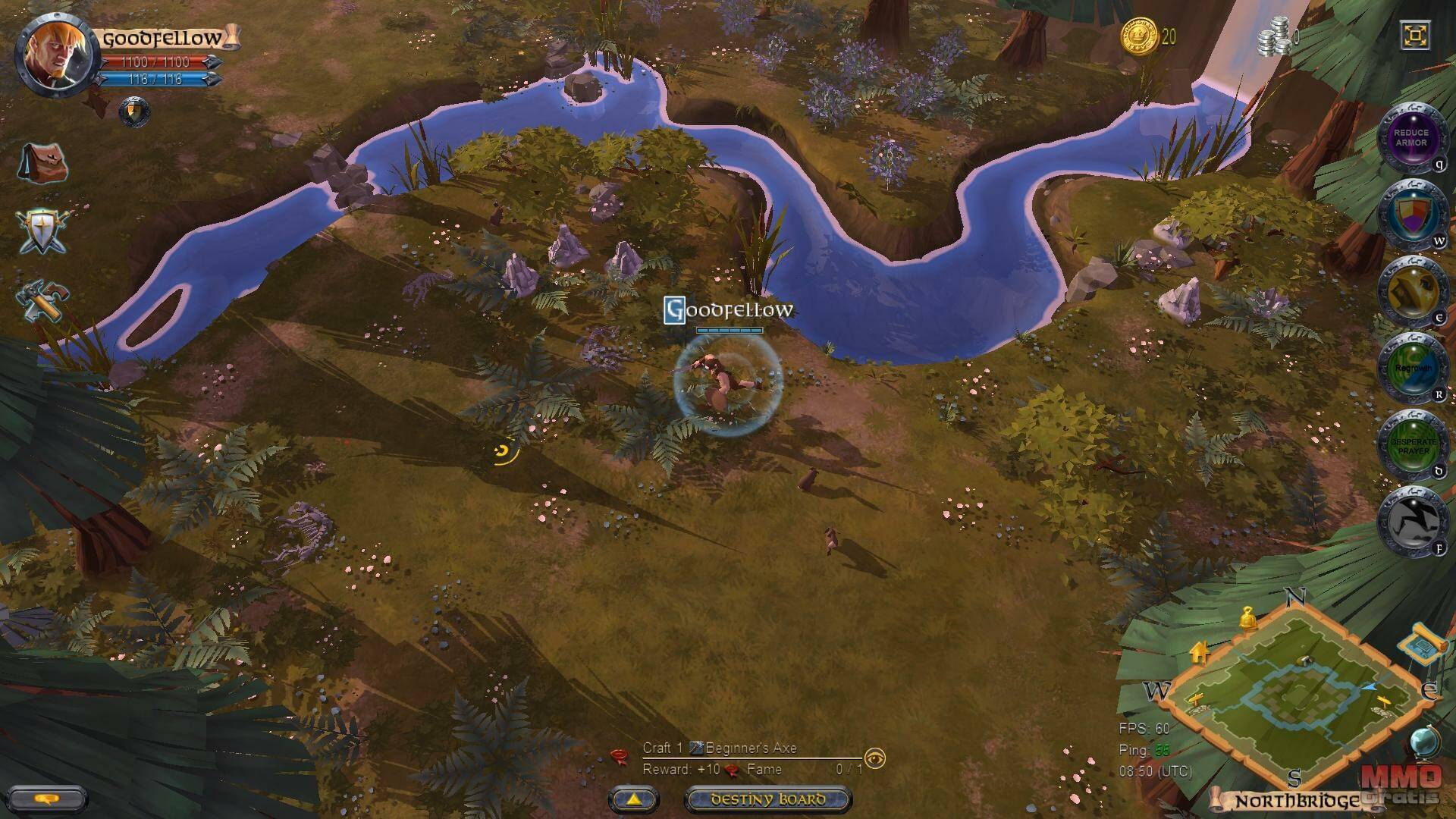
Task: Open the crossed hammer and axe crafting icon
Action: pyautogui.click(x=43, y=301)
